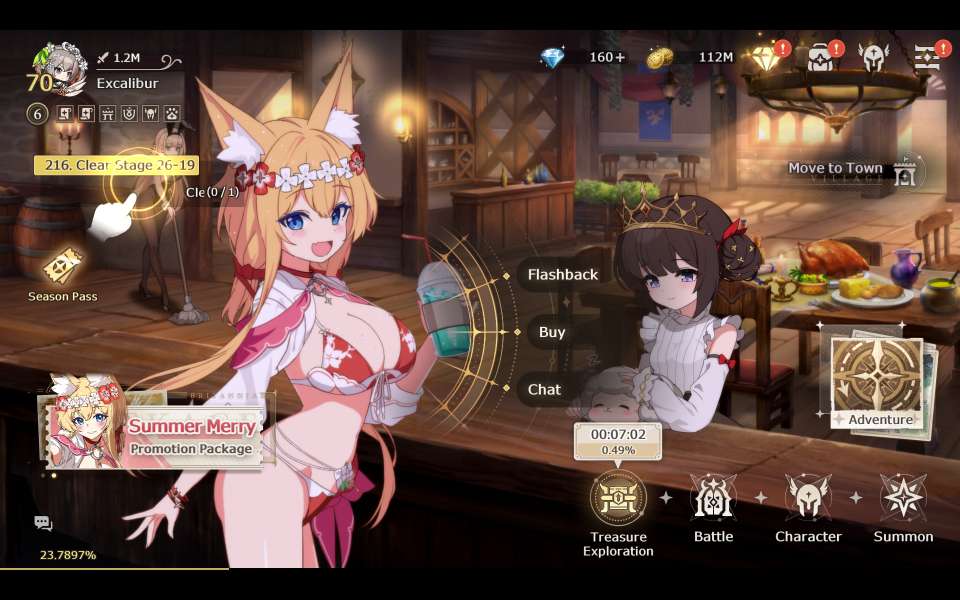
Task: Open the Character menu
Action: [x=808, y=498]
